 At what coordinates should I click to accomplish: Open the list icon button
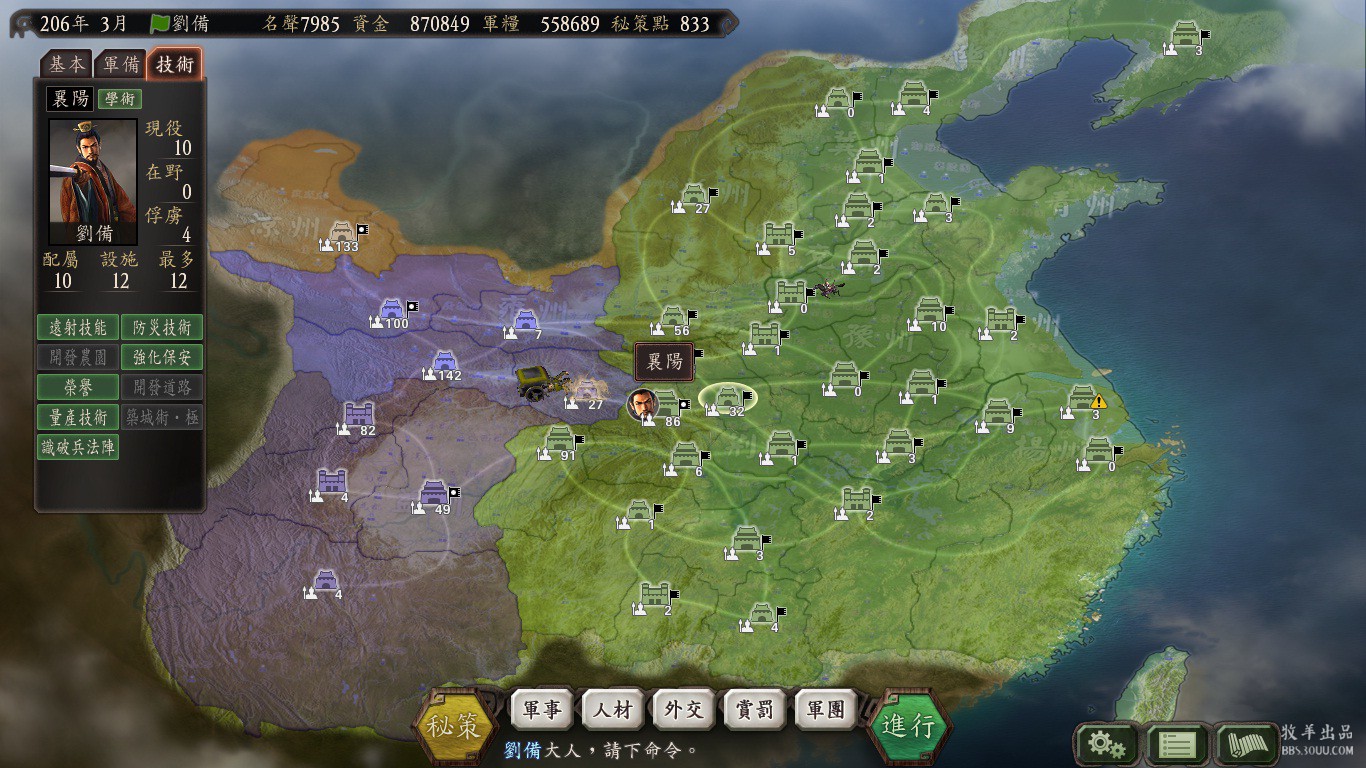[x=1177, y=744]
